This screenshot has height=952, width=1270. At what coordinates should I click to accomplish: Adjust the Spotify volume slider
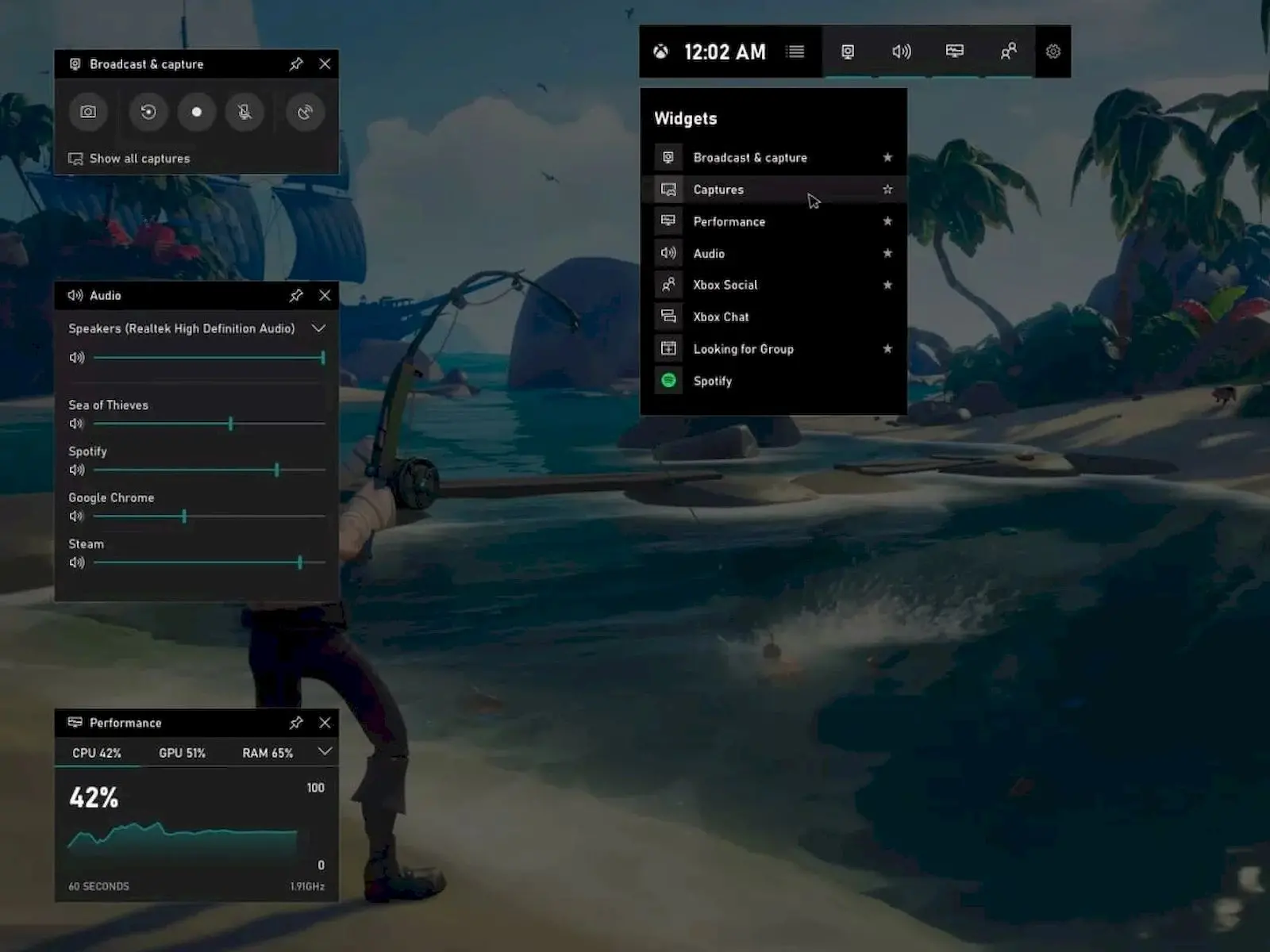pyautogui.click(x=275, y=470)
